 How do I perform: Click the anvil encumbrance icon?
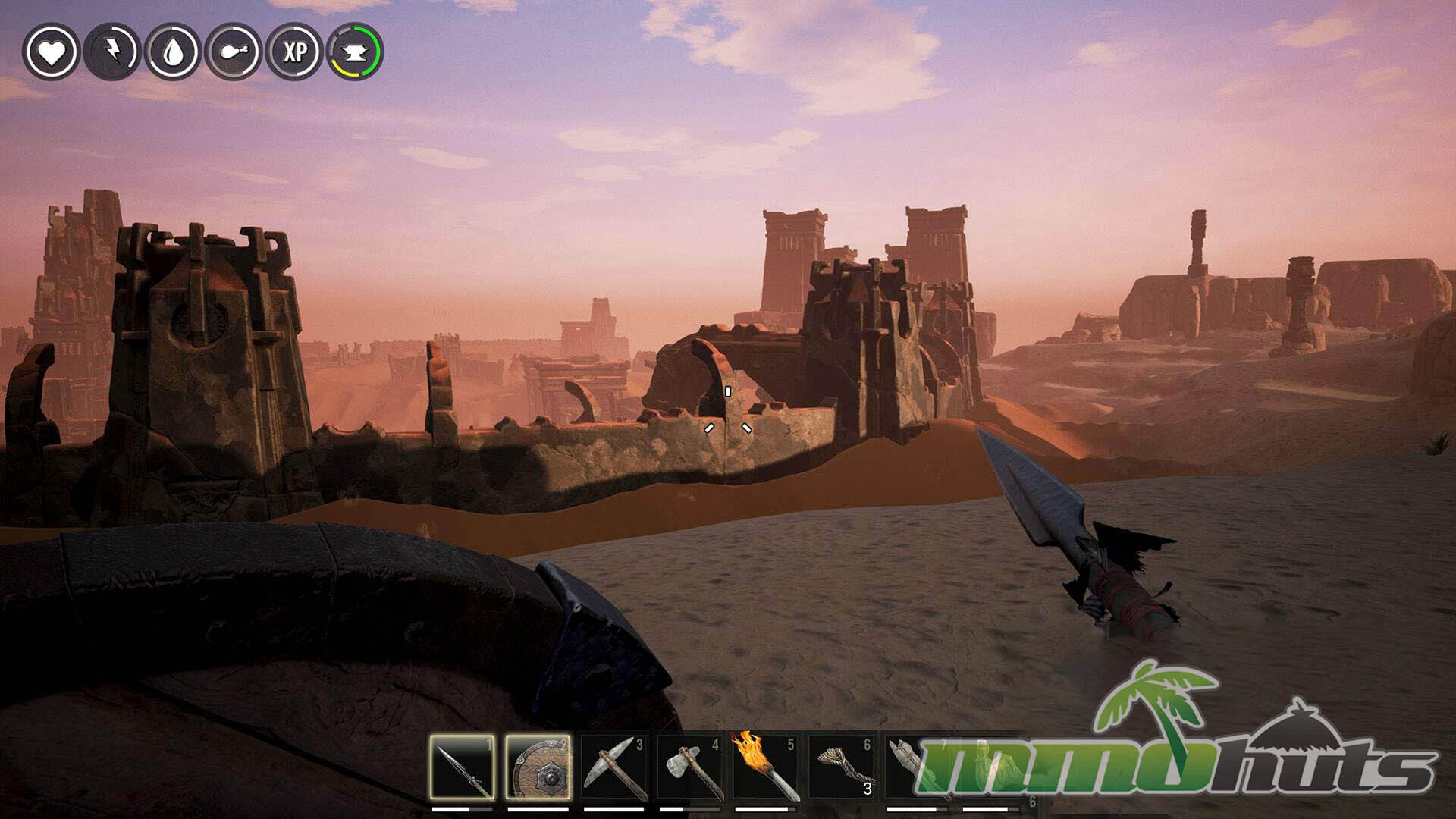[355, 52]
